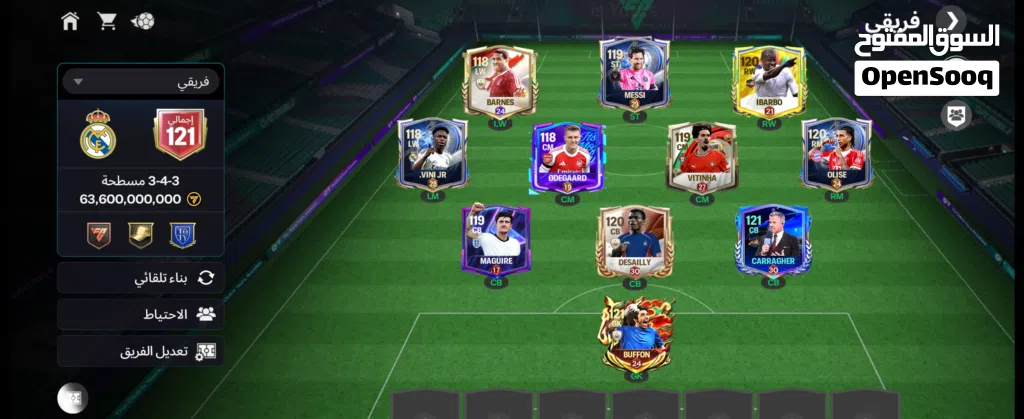Viewport: 1024px width, 419px height.
Task: Select the Vini Jr card
Action: tap(432, 155)
